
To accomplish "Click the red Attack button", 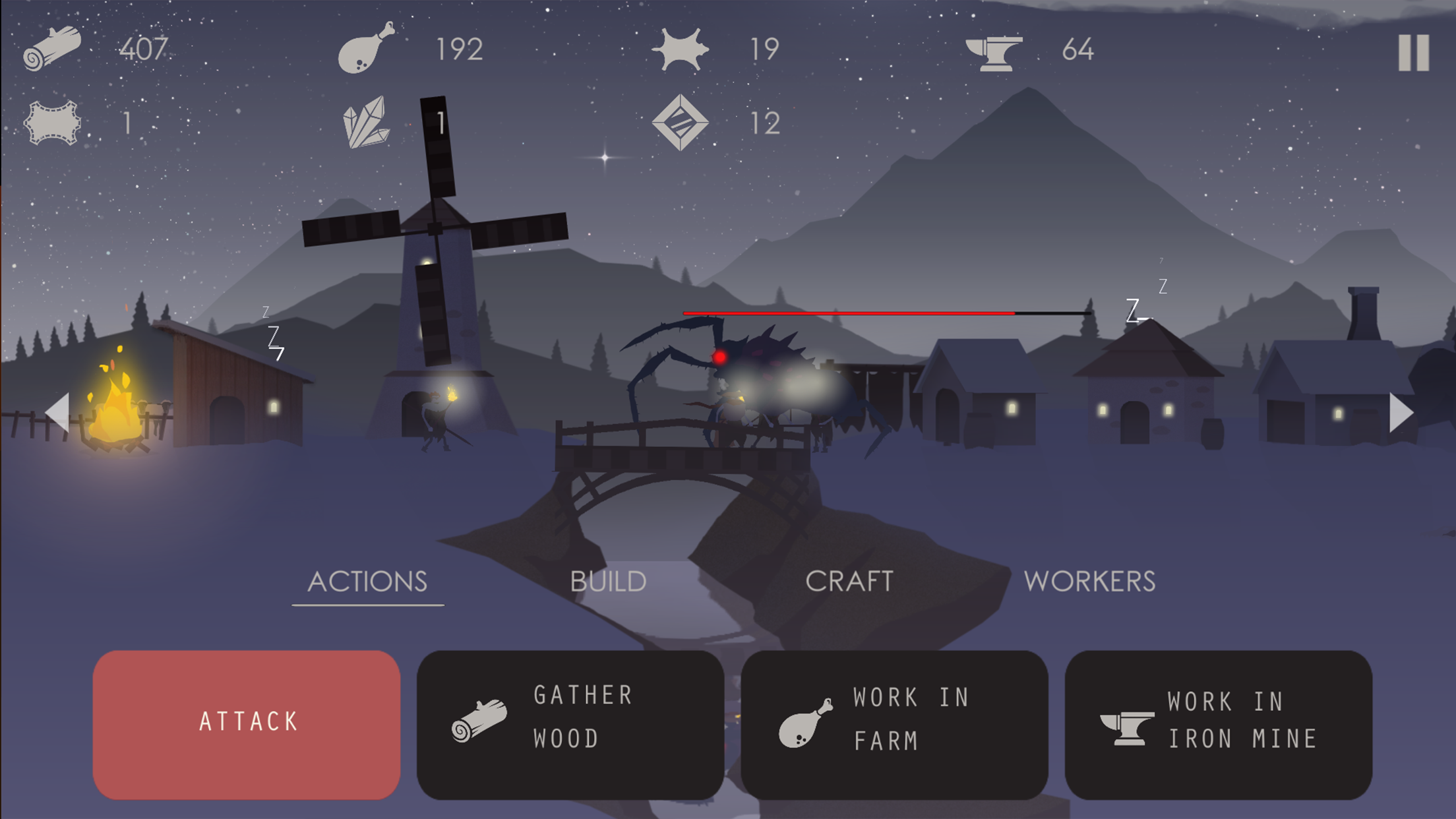I will (x=247, y=724).
